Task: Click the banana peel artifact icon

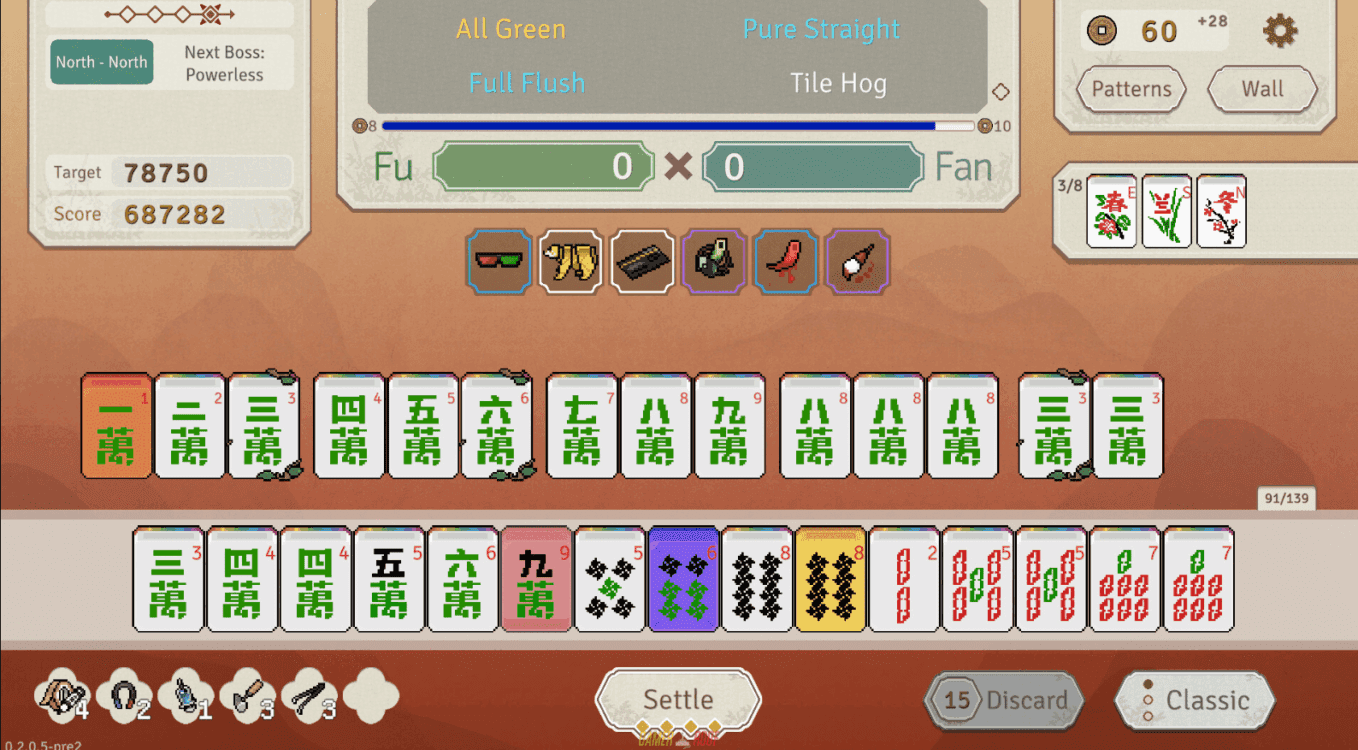Action: pos(570,261)
